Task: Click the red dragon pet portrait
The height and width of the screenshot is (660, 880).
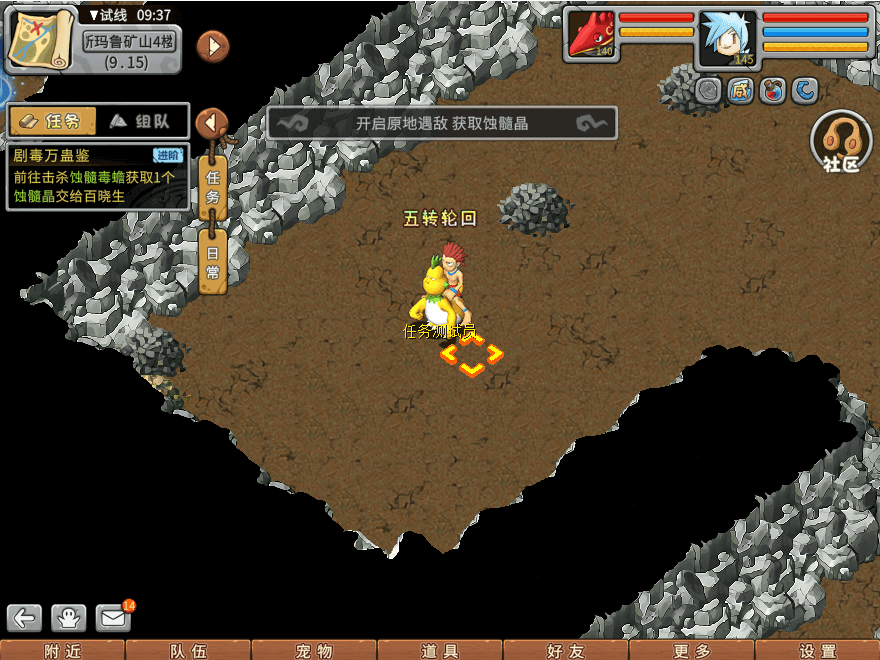Action: click(591, 35)
